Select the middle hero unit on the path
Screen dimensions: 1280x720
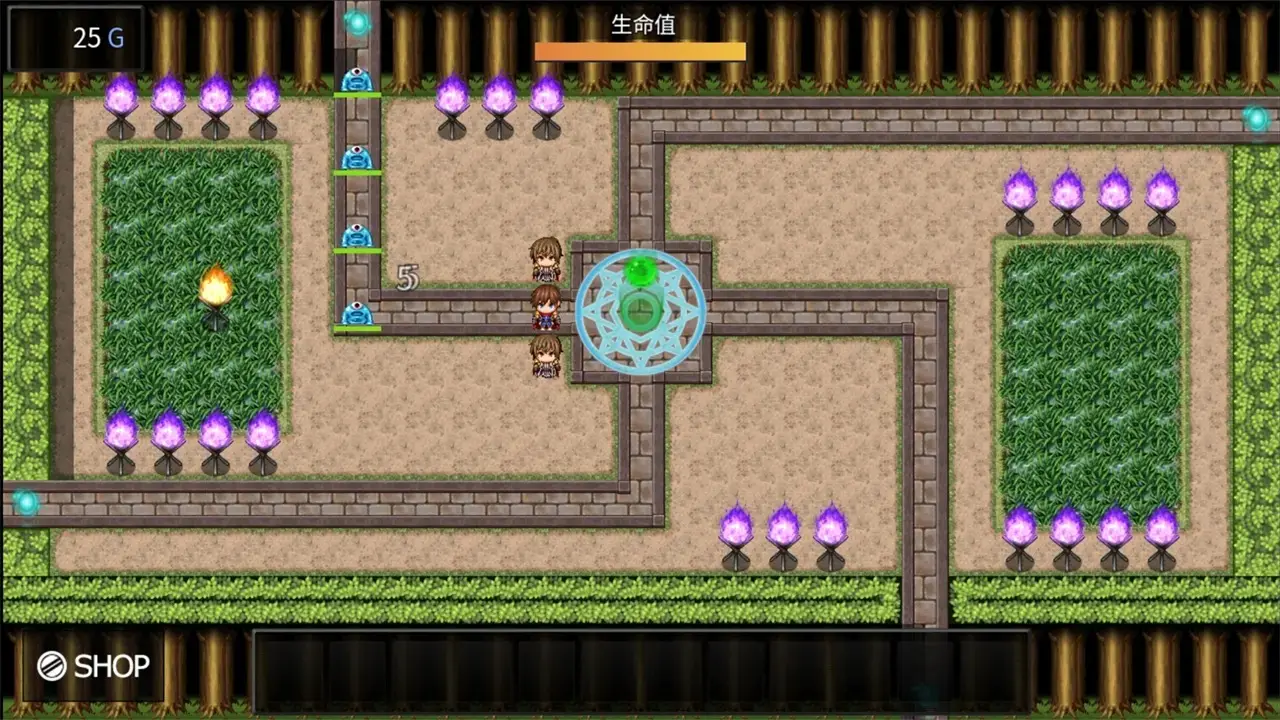546,310
